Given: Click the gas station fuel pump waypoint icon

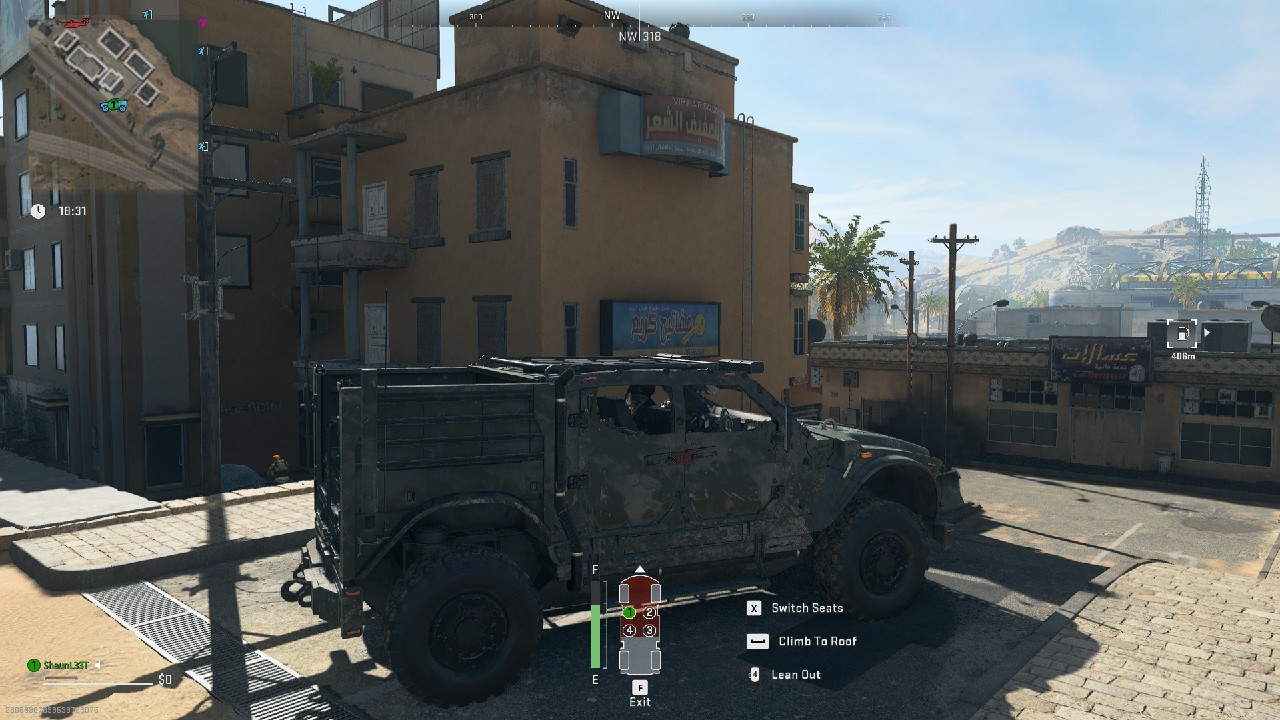Looking at the screenshot, I should coord(1182,333).
